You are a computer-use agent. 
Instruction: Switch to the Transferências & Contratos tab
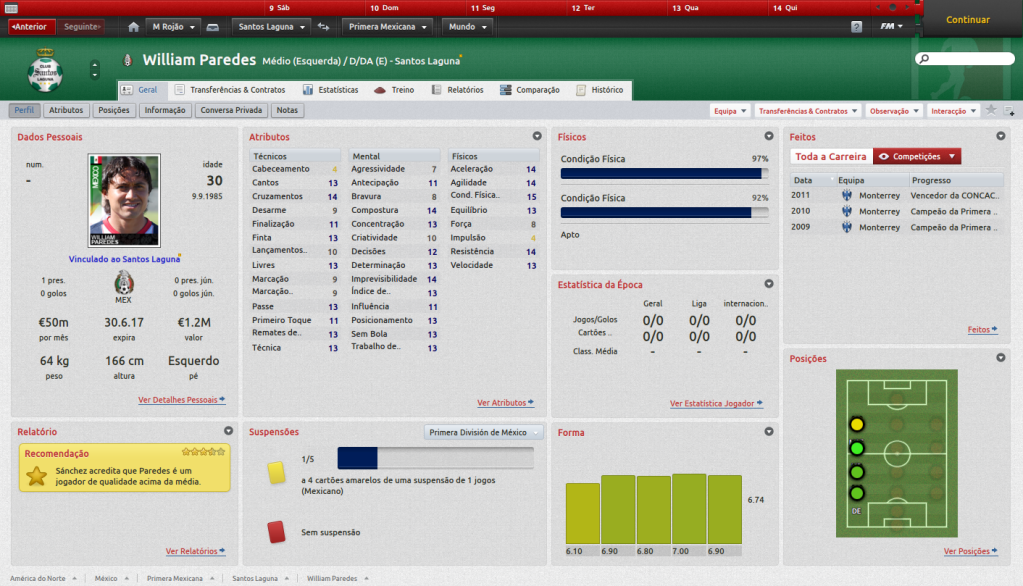click(231, 90)
